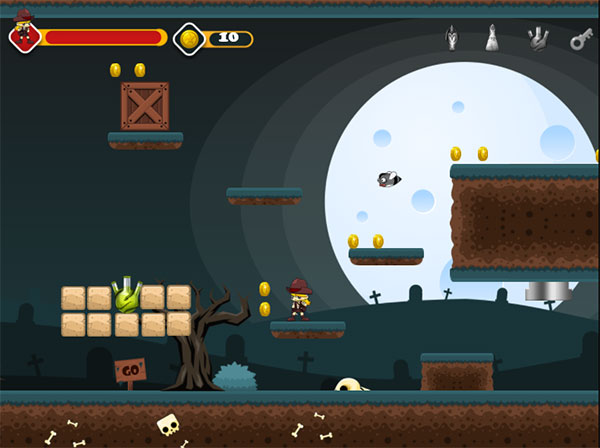600x448 pixels.
Task: Click the grey helmet mask icon
Action: coord(452,39)
